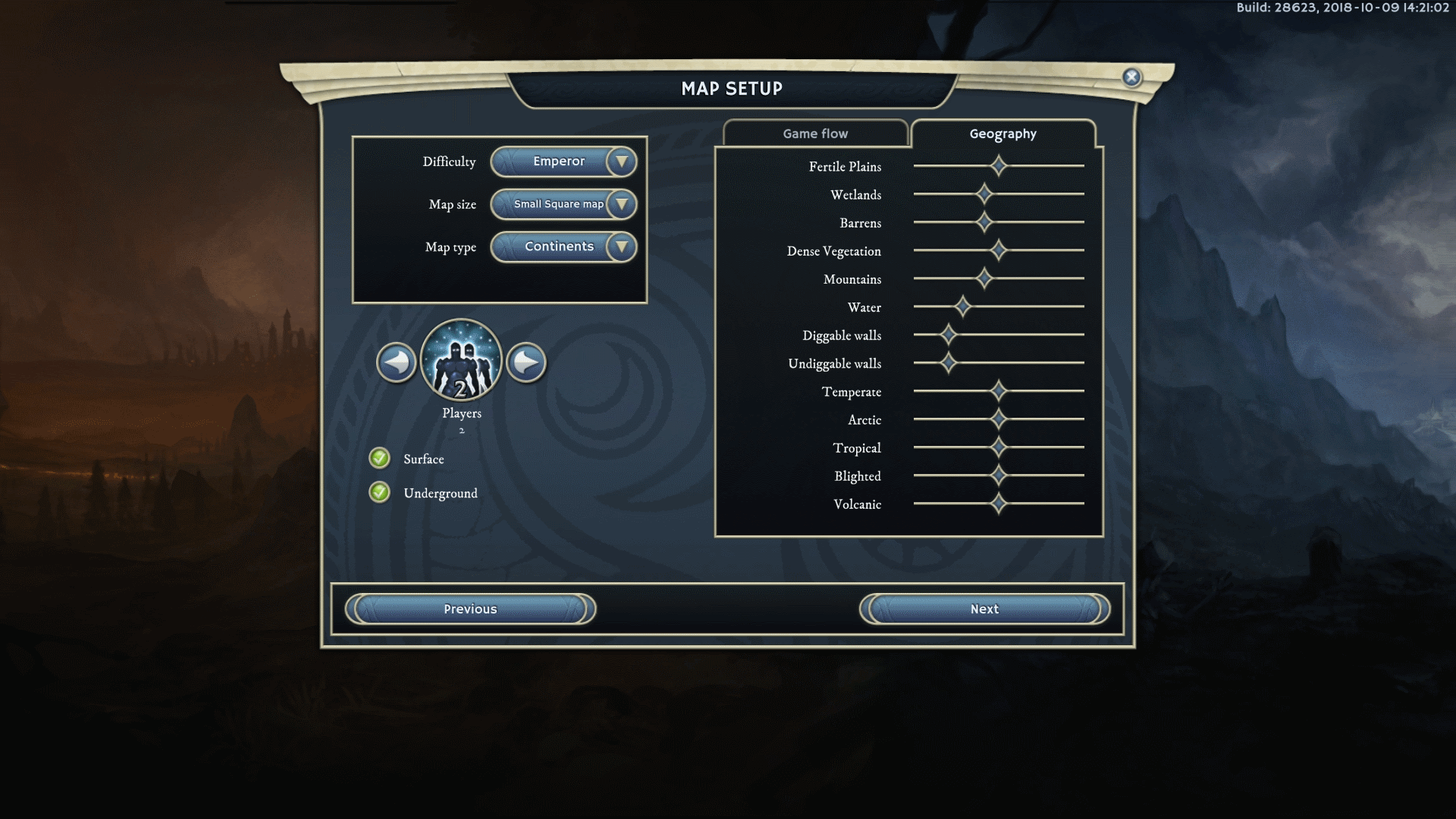The width and height of the screenshot is (1456, 819).
Task: Select the Geography tab
Action: (1003, 133)
